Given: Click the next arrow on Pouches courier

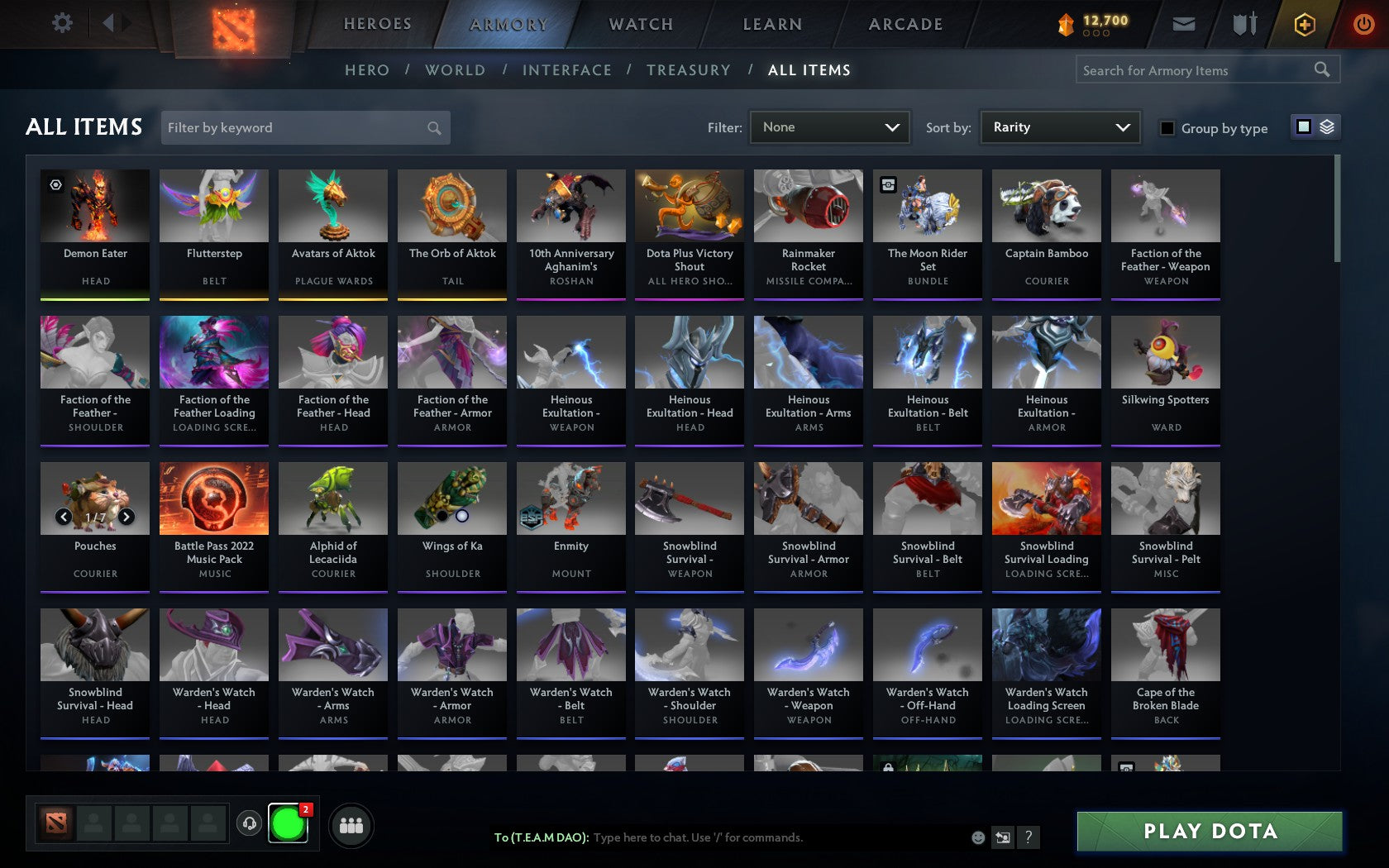Looking at the screenshot, I should click(126, 517).
